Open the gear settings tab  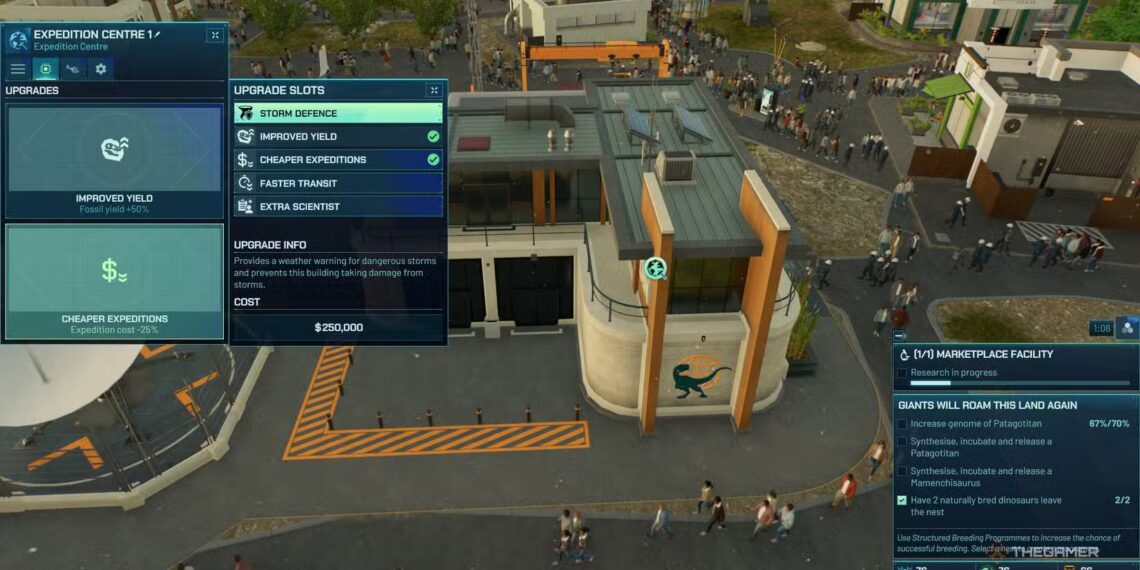(x=99, y=69)
